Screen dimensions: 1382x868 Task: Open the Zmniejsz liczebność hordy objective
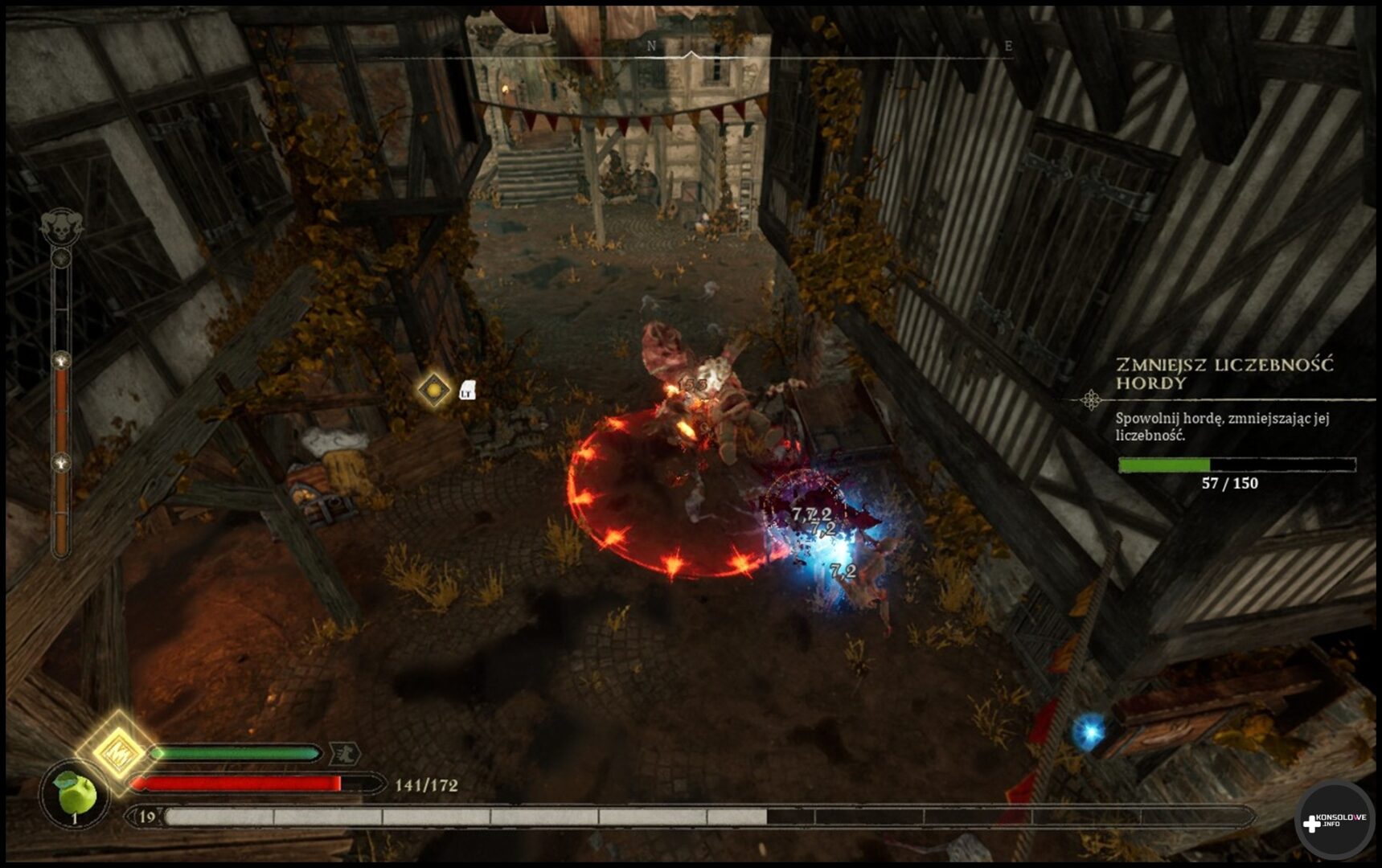click(1223, 374)
